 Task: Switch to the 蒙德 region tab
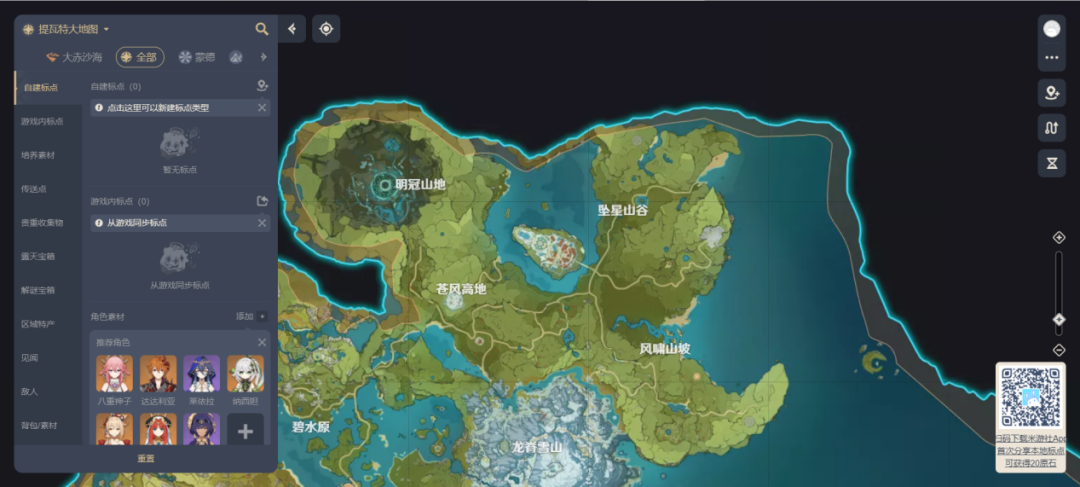click(196, 57)
